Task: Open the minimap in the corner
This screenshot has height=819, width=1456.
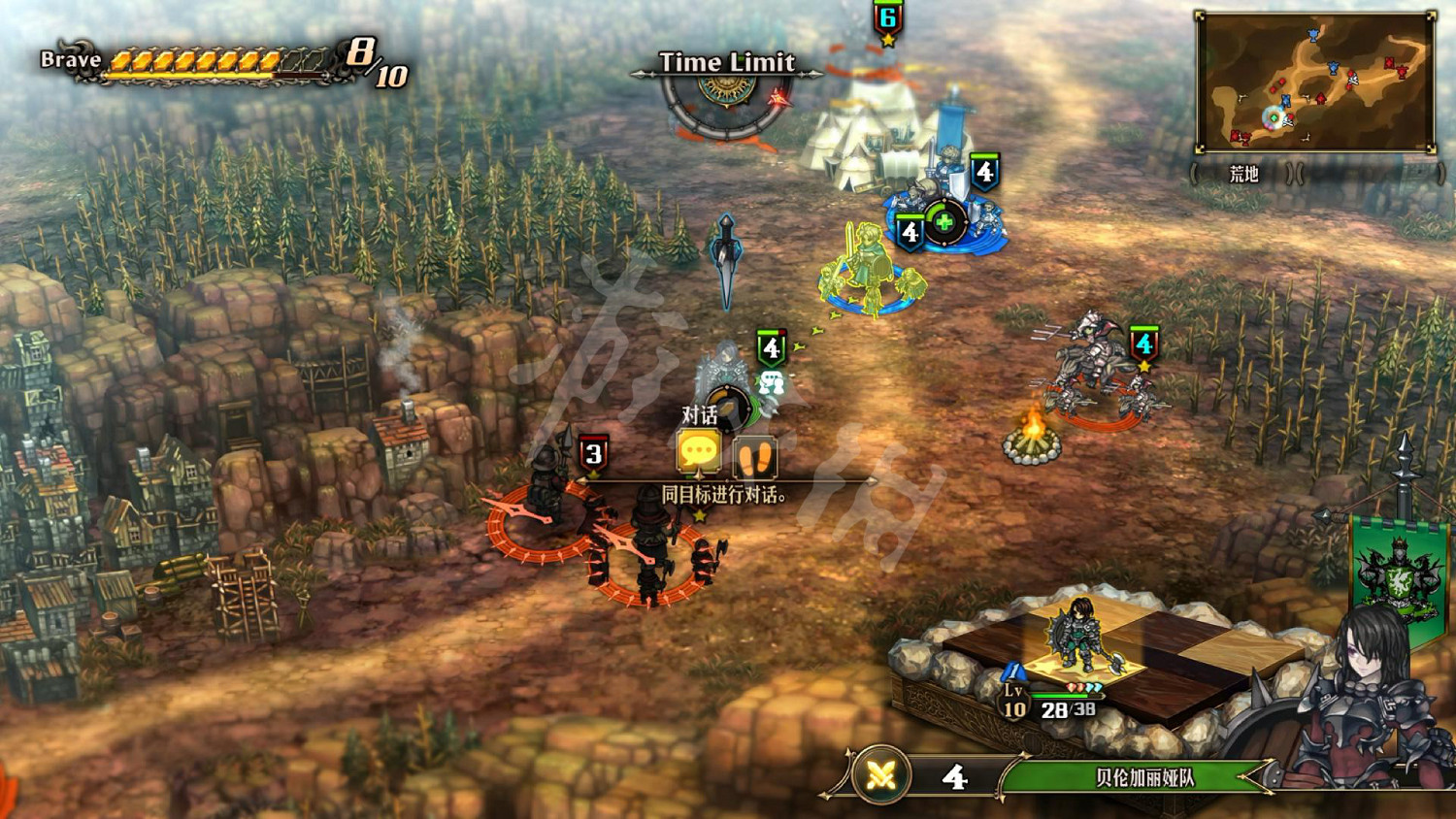Action: pyautogui.click(x=1315, y=82)
